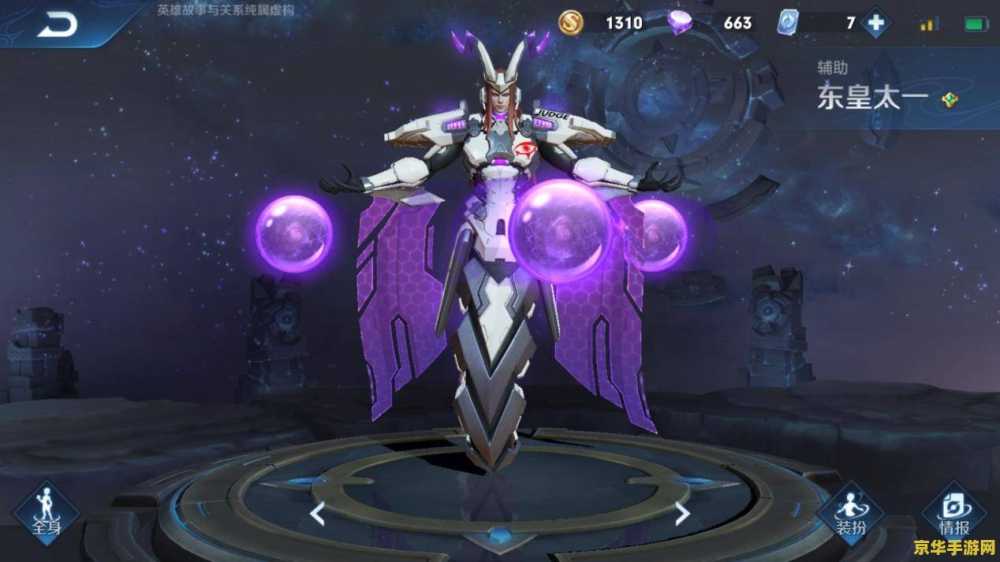Click the green icon beside 东皇太一
Viewport: 1000px width, 562px height.
[x=949, y=99]
